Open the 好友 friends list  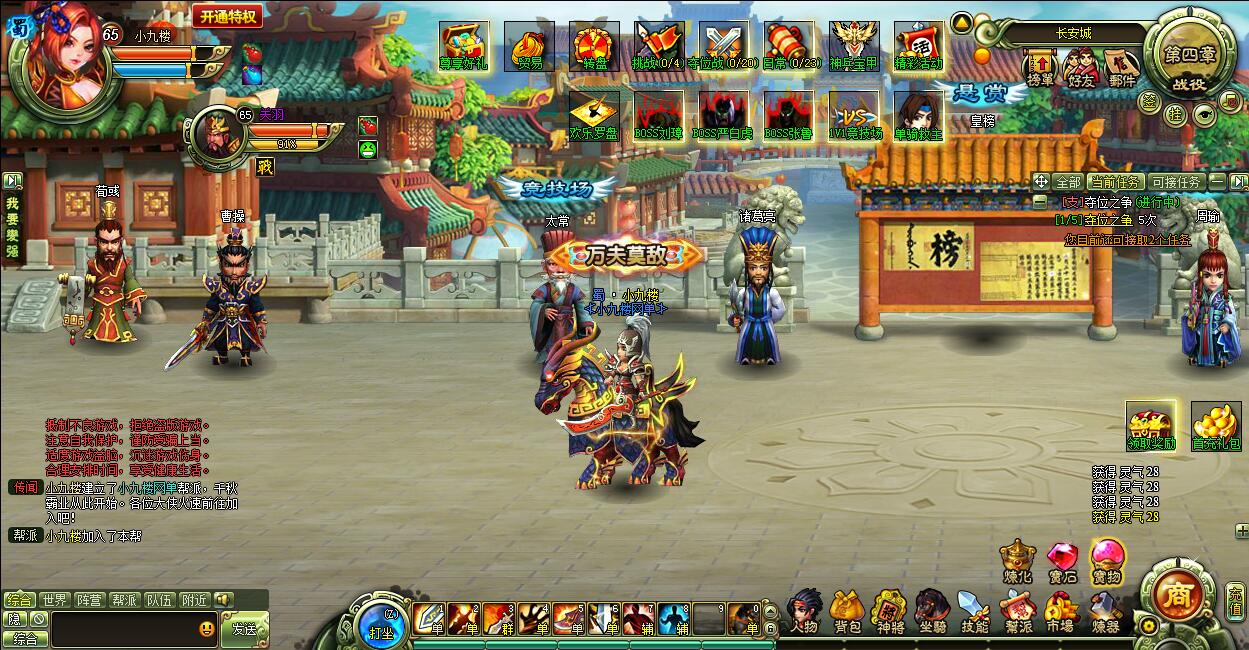pos(1081,68)
